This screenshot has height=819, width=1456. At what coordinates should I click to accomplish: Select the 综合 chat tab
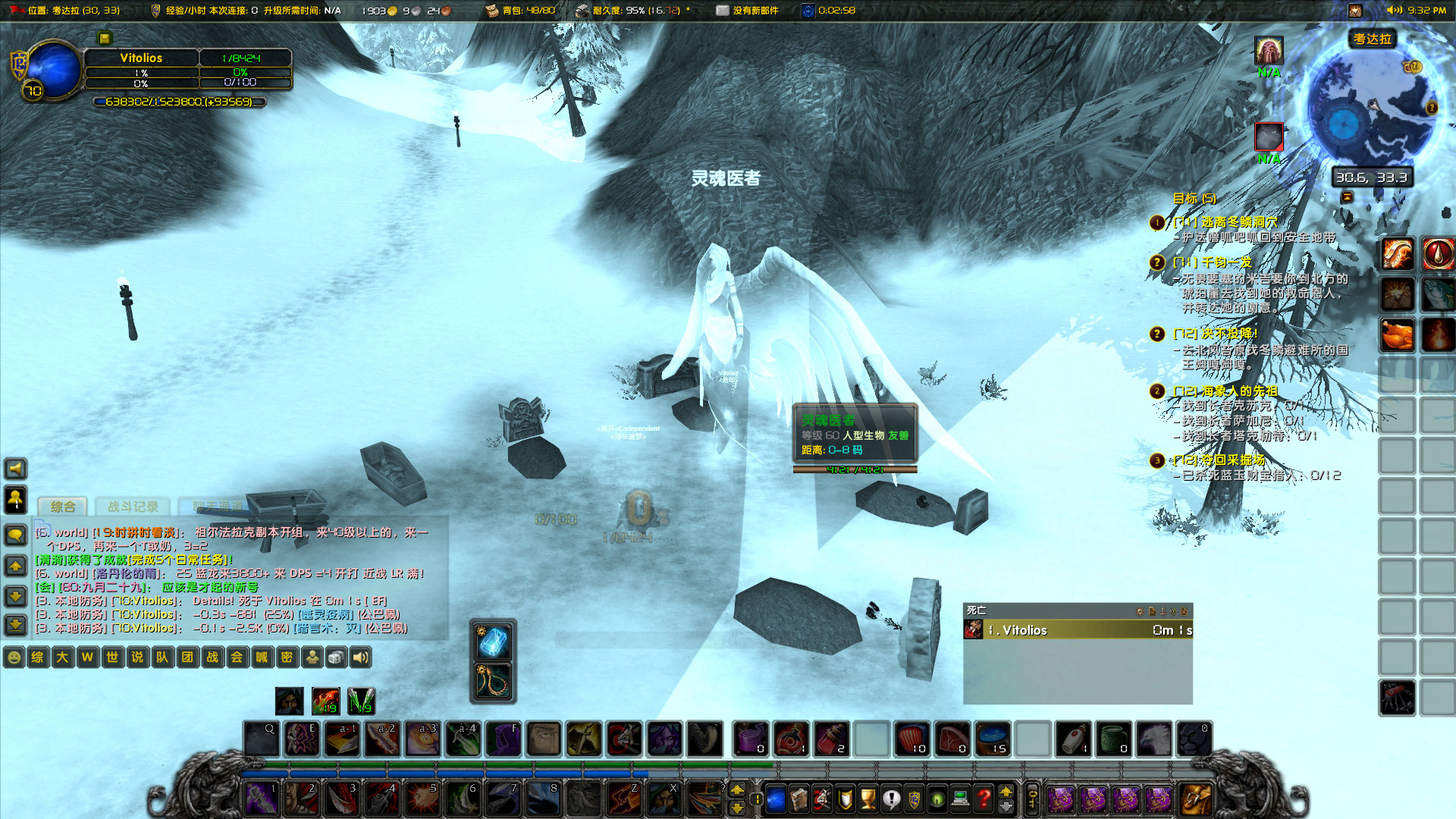click(x=63, y=504)
